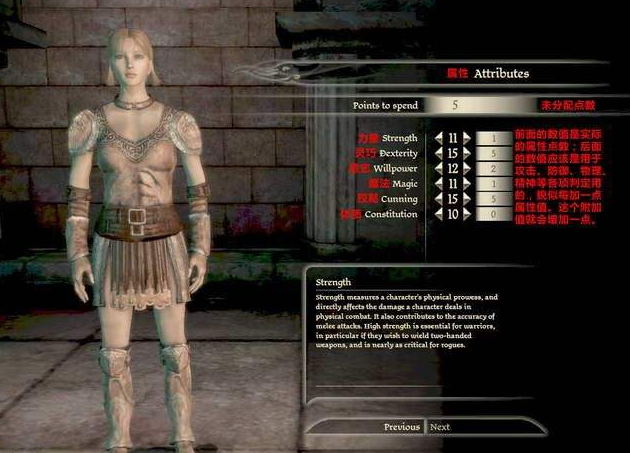Show the Willpower attribute description
Screen dimensions: 630x453
[x=397, y=169]
